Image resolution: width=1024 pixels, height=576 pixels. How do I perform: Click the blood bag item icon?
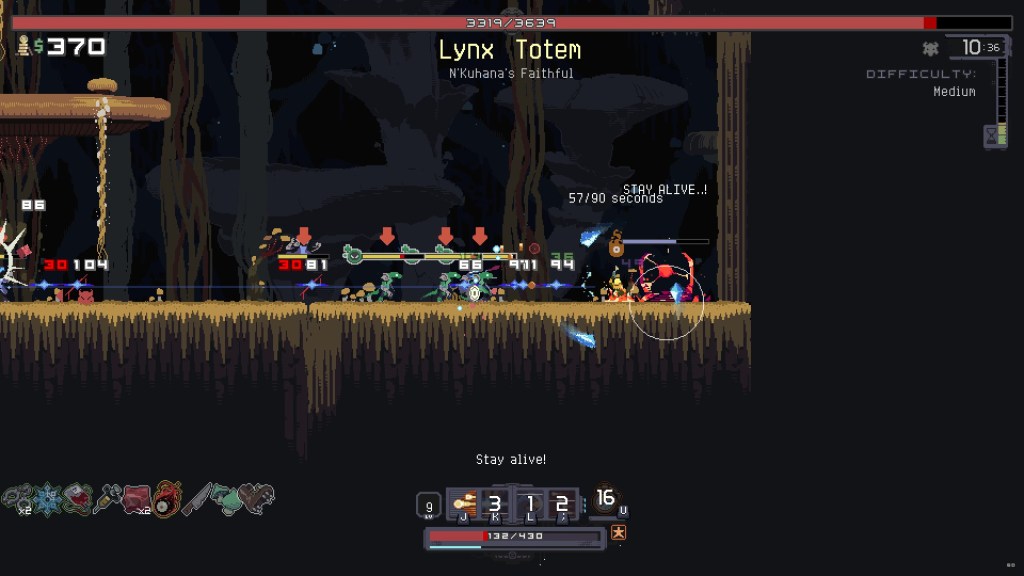point(78,497)
